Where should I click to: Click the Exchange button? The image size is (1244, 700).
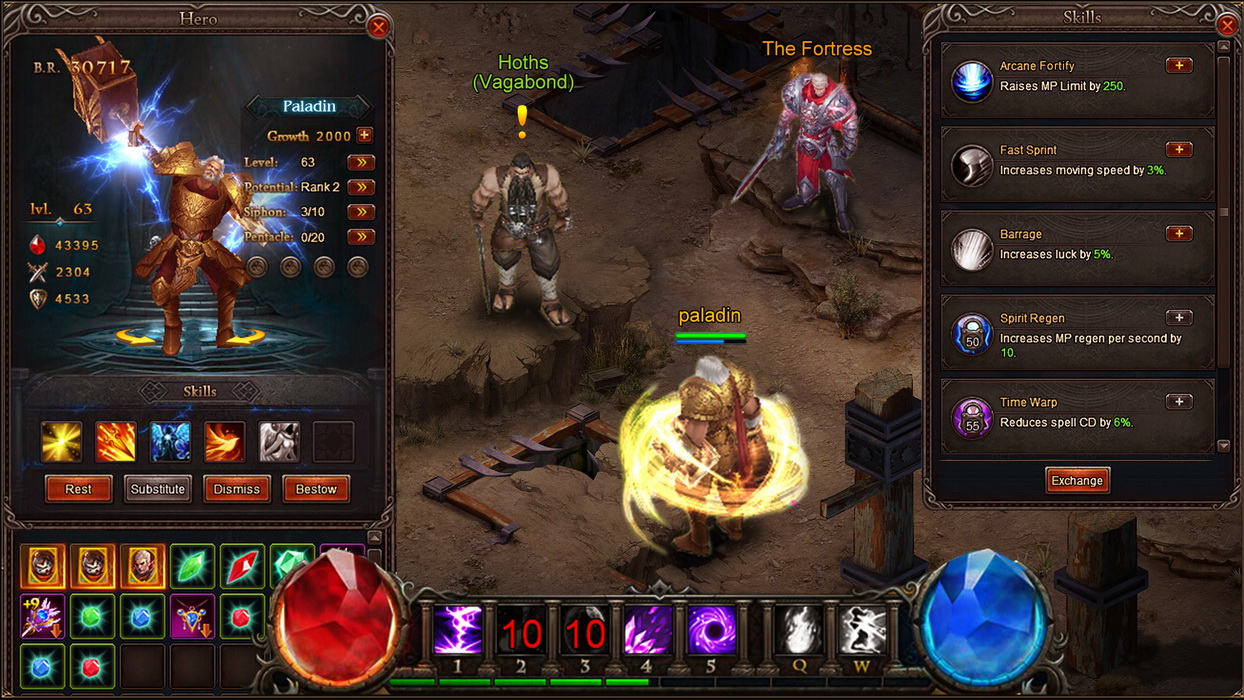point(1076,480)
